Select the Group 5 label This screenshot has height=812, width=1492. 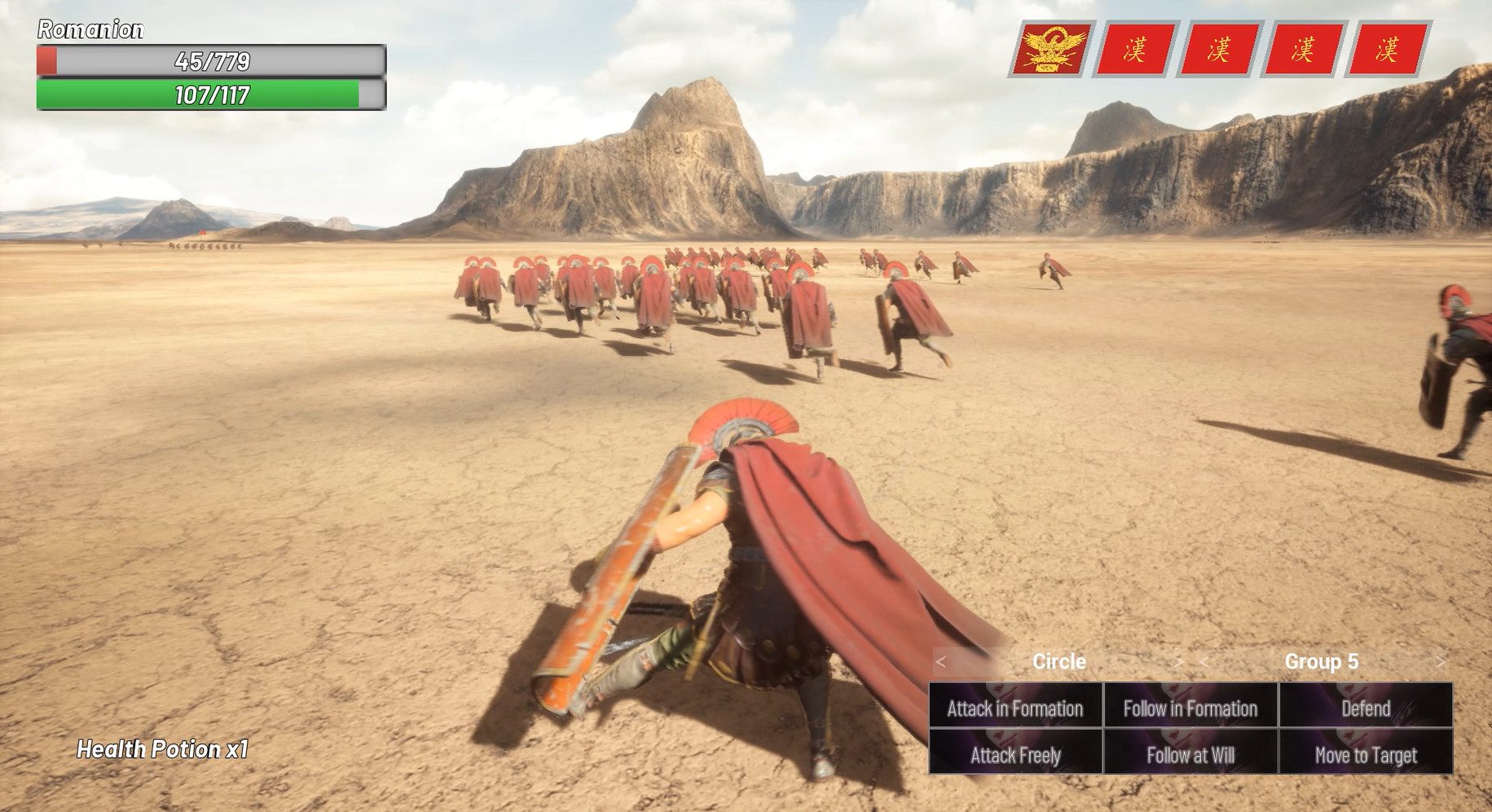tap(1323, 662)
